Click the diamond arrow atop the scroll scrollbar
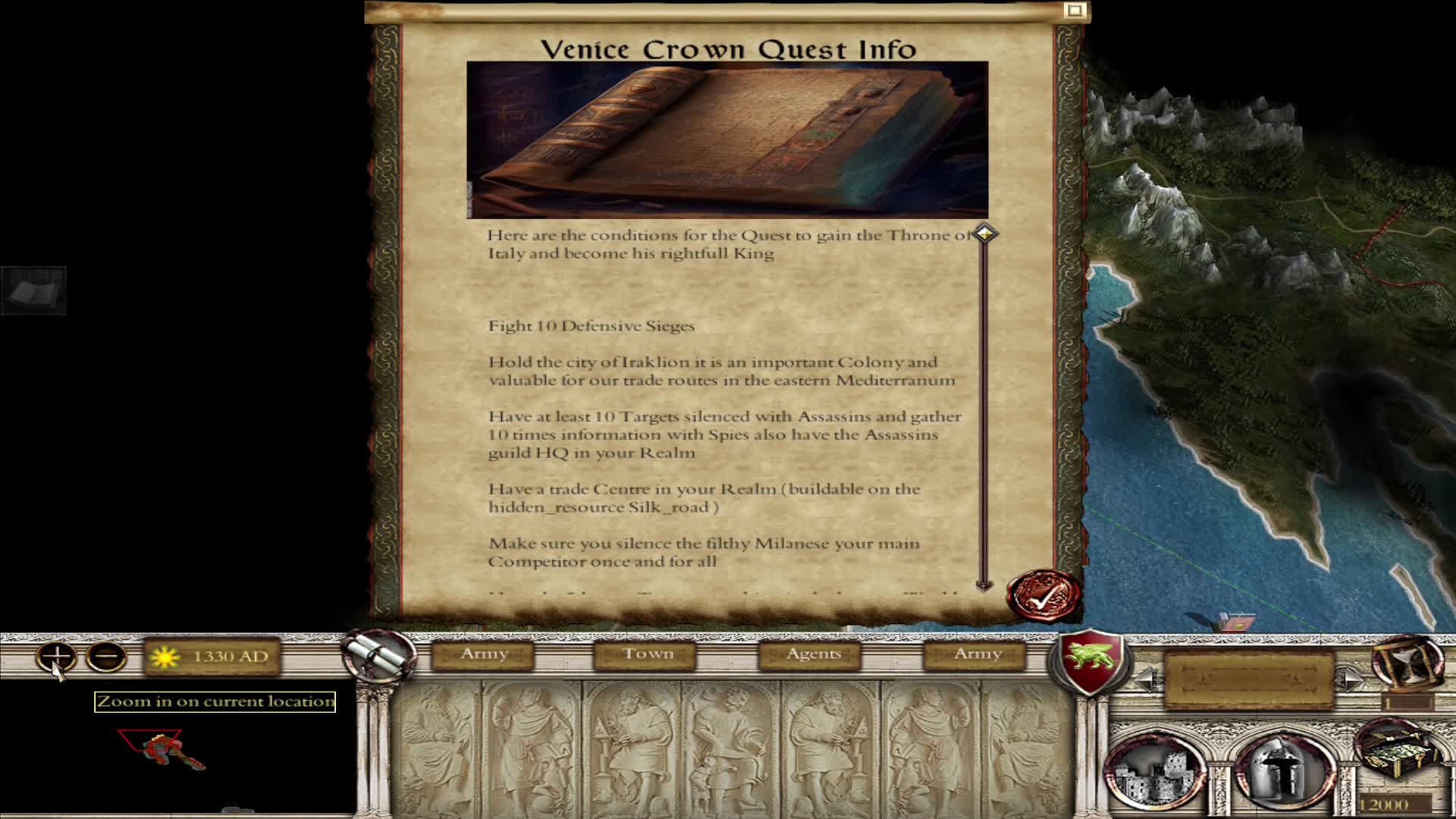1456x819 pixels. point(984,234)
